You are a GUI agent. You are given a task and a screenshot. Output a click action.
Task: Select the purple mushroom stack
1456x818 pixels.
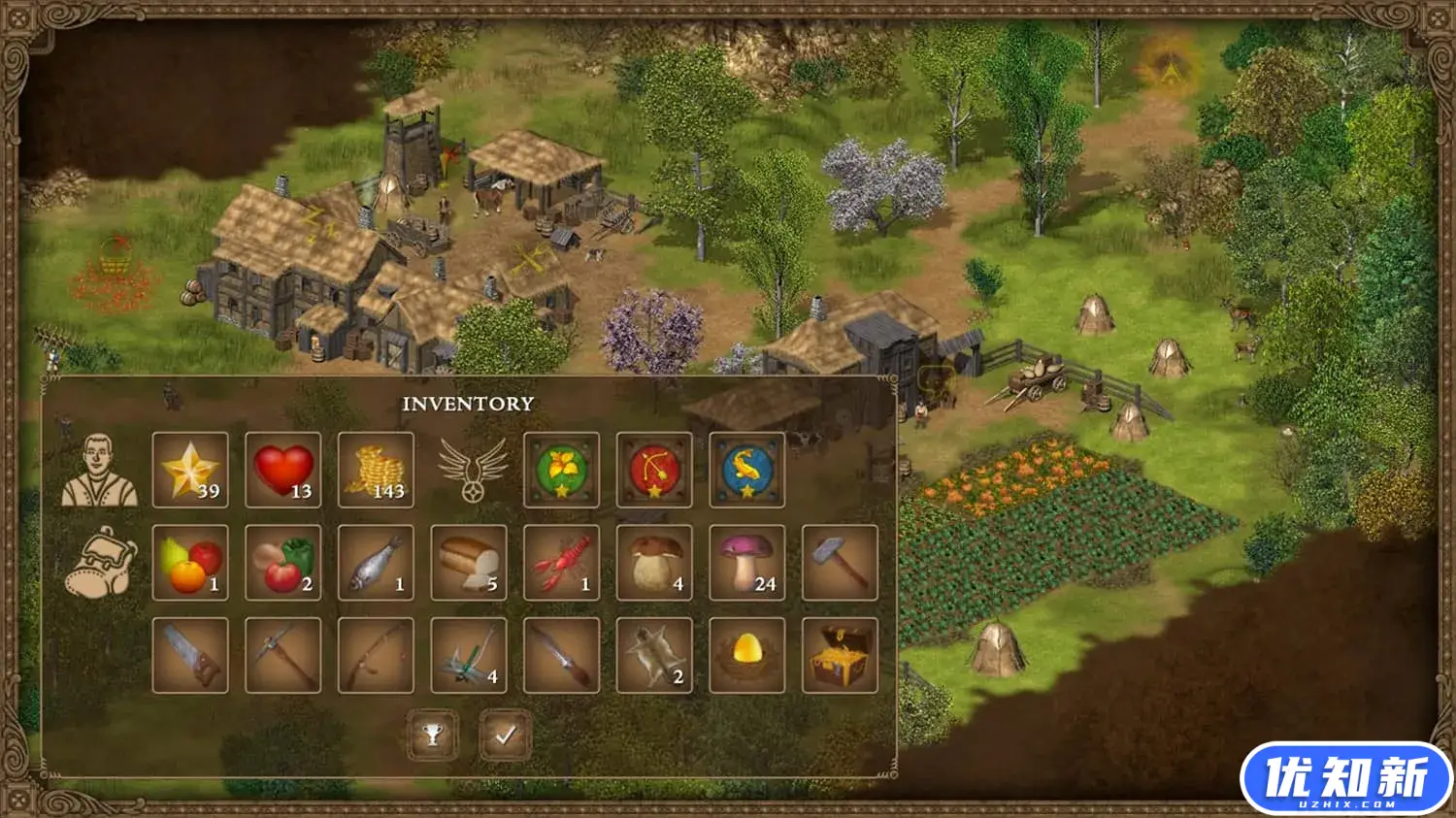(747, 563)
